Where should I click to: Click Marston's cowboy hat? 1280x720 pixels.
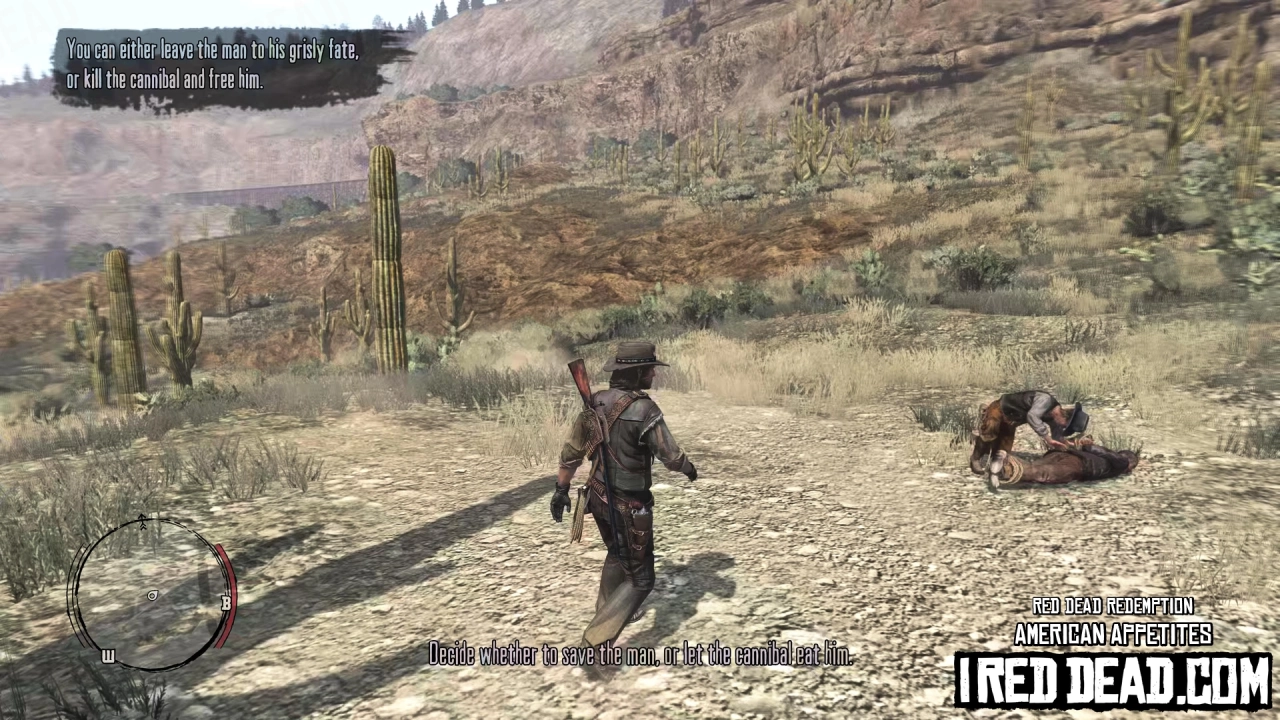(x=630, y=352)
